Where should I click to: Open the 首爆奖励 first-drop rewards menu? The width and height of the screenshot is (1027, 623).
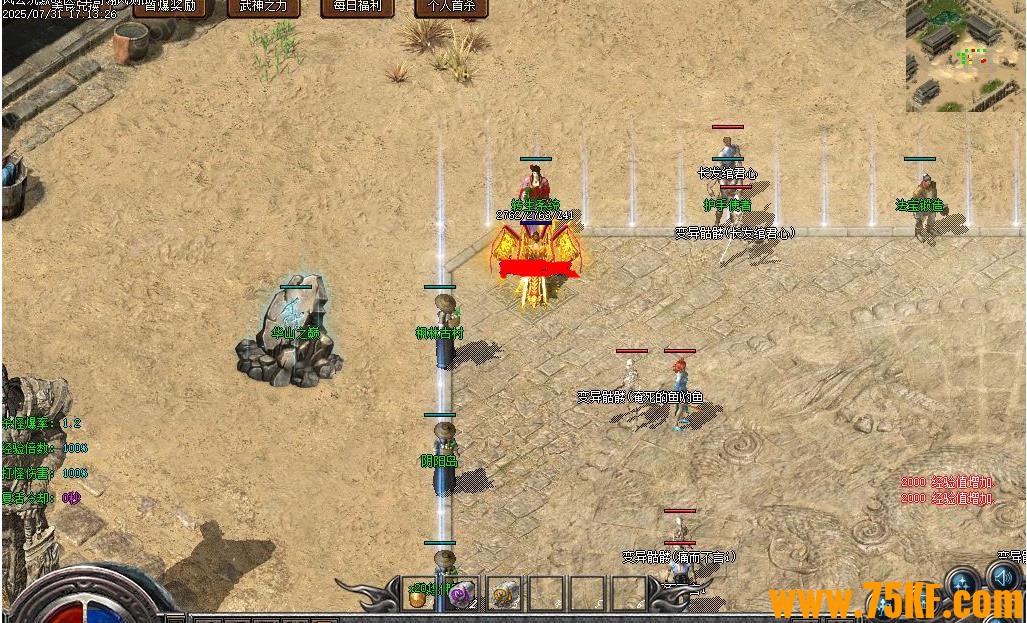tap(170, 7)
